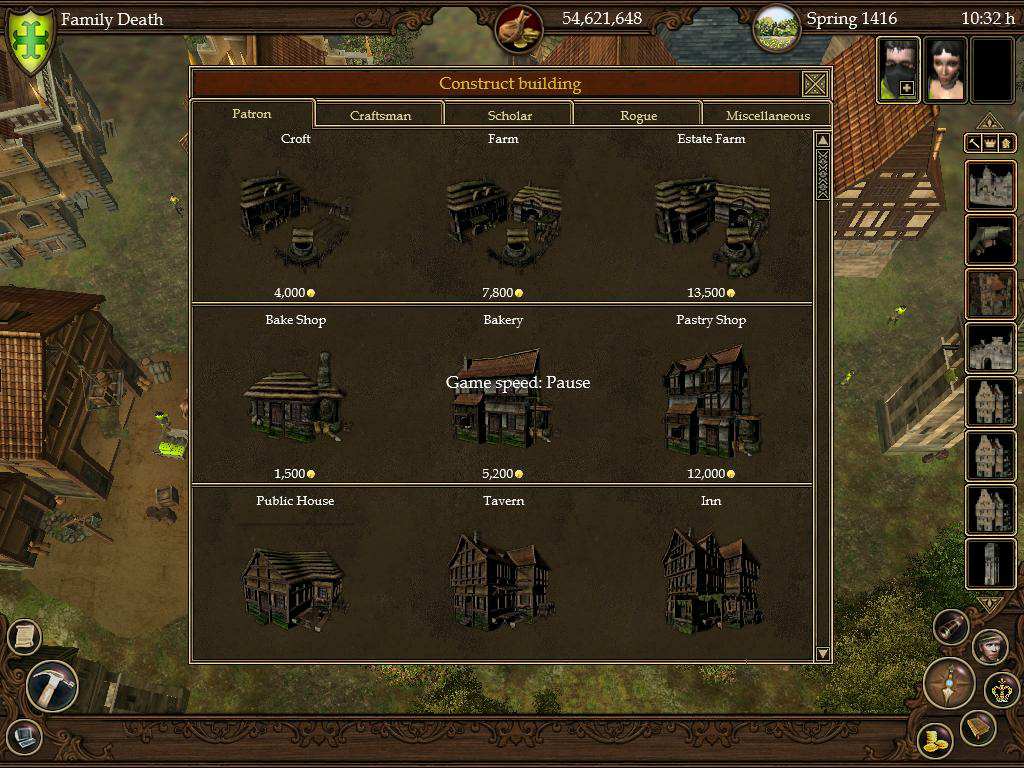
Task: Close the Construct building window
Action: click(x=815, y=83)
